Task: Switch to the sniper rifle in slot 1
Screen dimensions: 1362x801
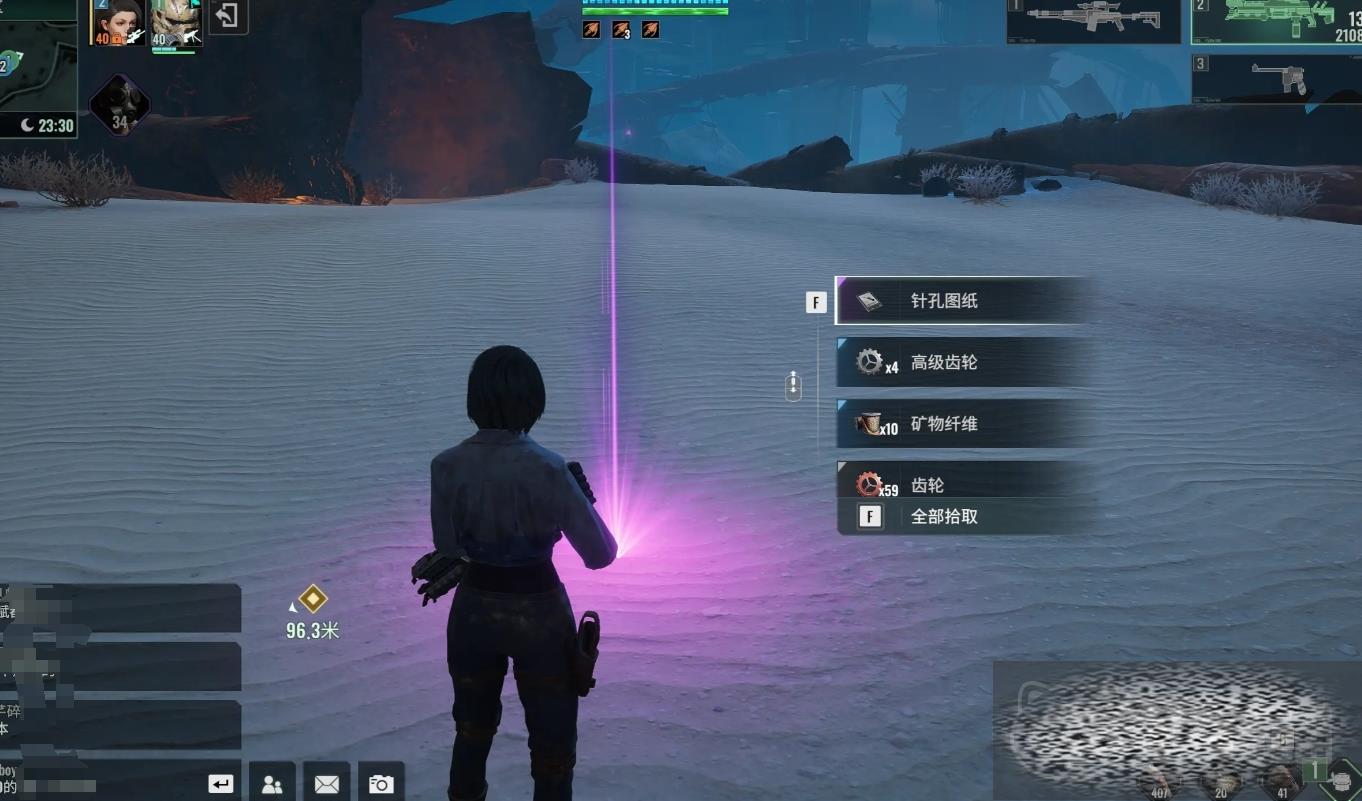Action: [x=1093, y=21]
